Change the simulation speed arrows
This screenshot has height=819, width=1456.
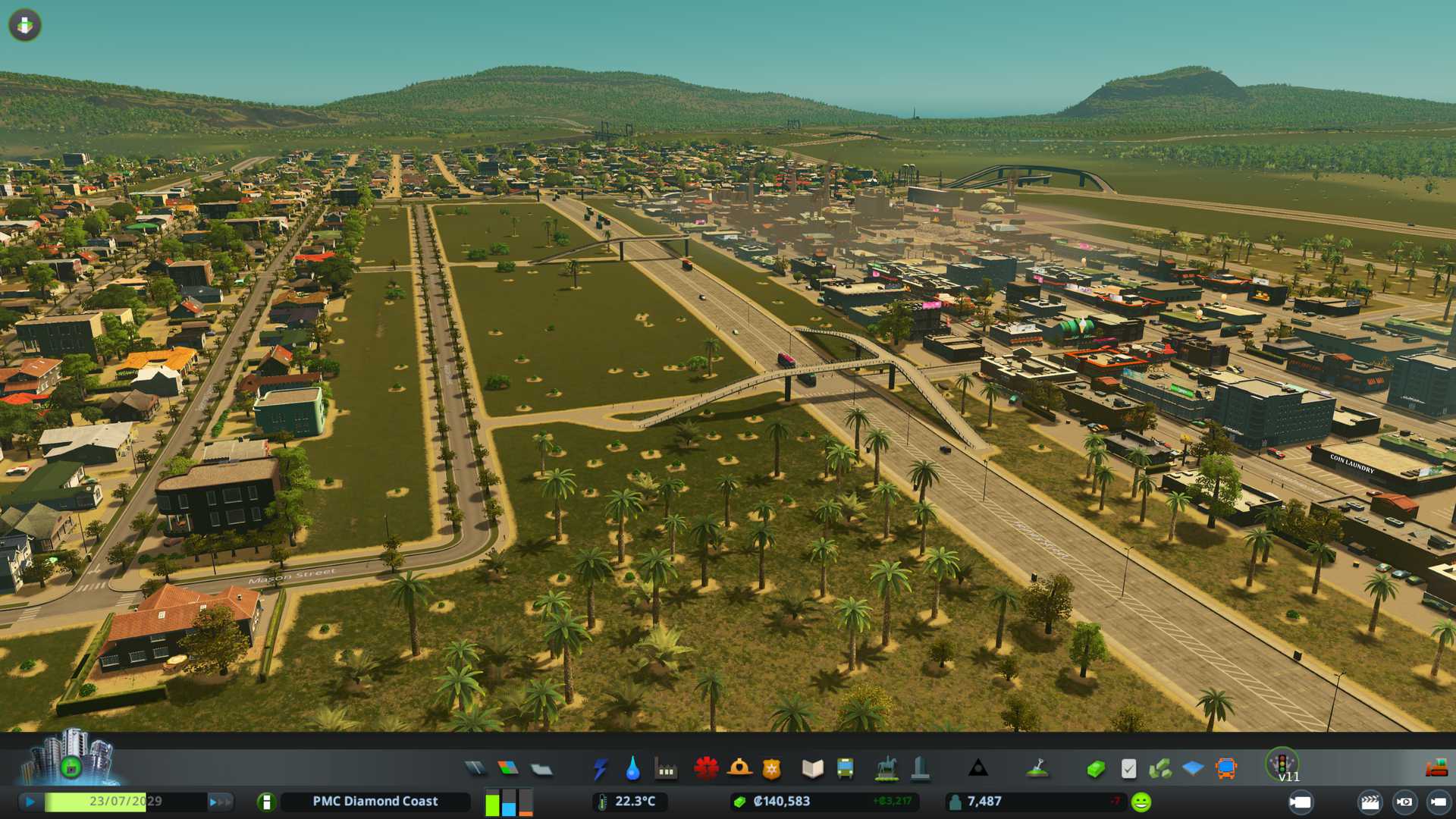219,802
